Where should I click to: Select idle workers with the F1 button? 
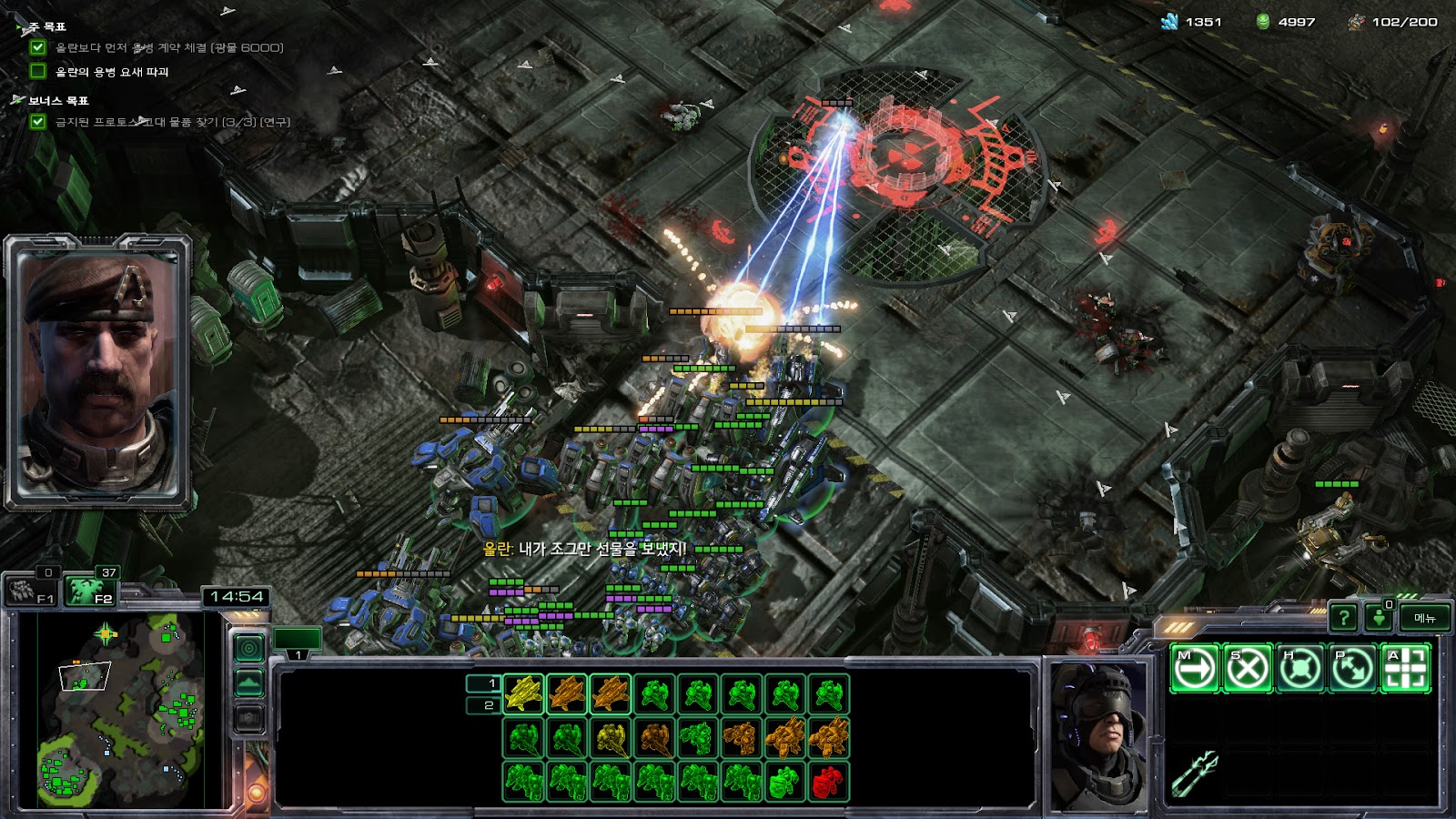(33, 591)
